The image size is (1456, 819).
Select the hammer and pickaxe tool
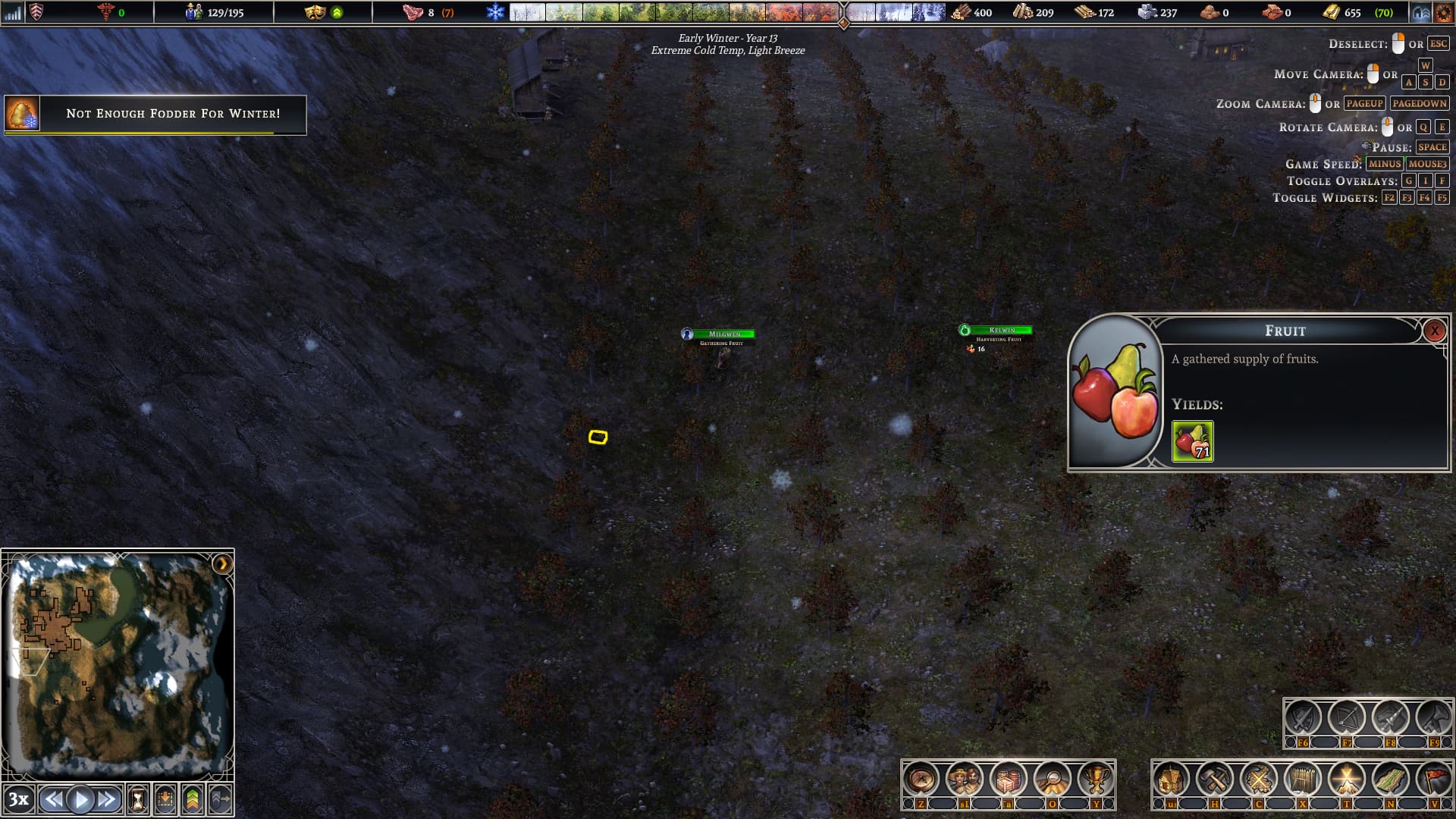[x=1215, y=779]
